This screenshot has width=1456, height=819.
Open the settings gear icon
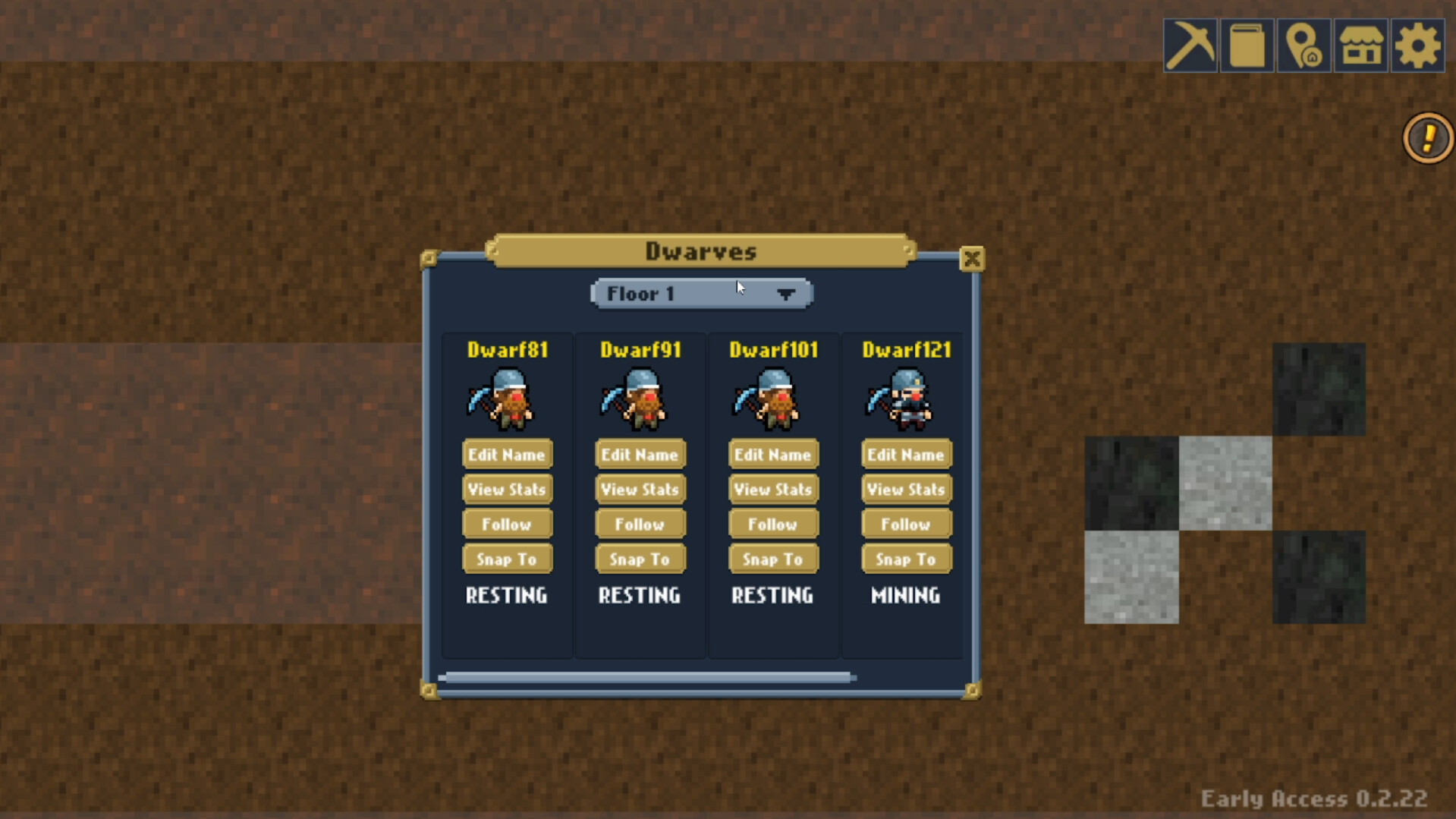coord(1418,46)
